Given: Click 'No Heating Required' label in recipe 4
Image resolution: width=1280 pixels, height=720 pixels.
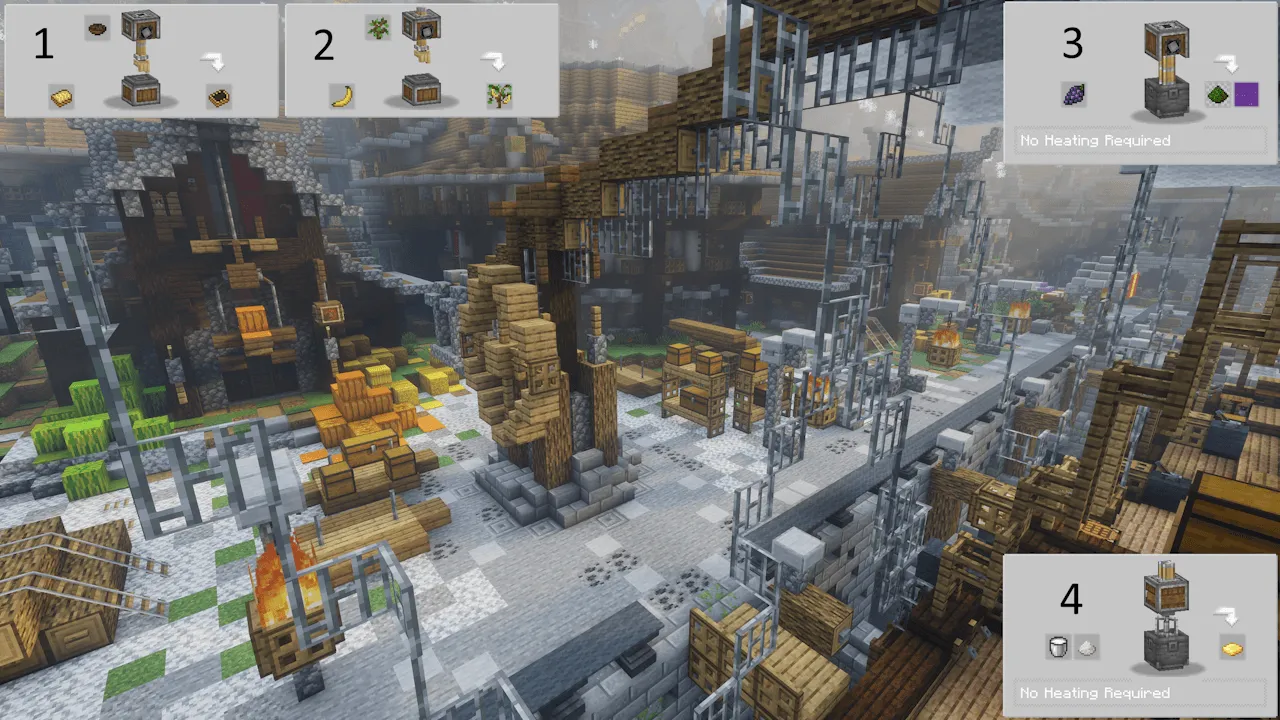Looking at the screenshot, I should 1094,693.
